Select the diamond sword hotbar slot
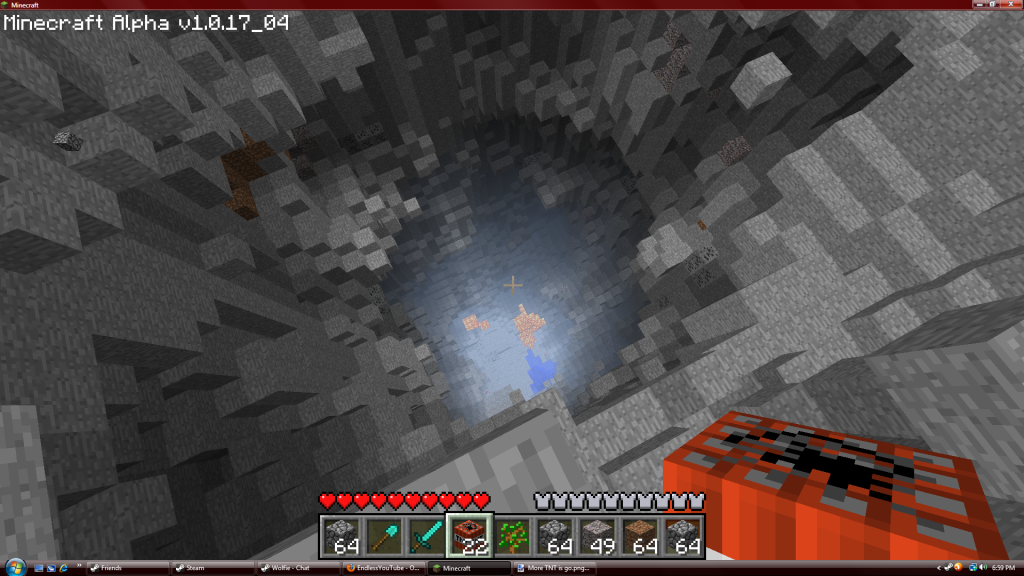1024x576 pixels. point(426,535)
